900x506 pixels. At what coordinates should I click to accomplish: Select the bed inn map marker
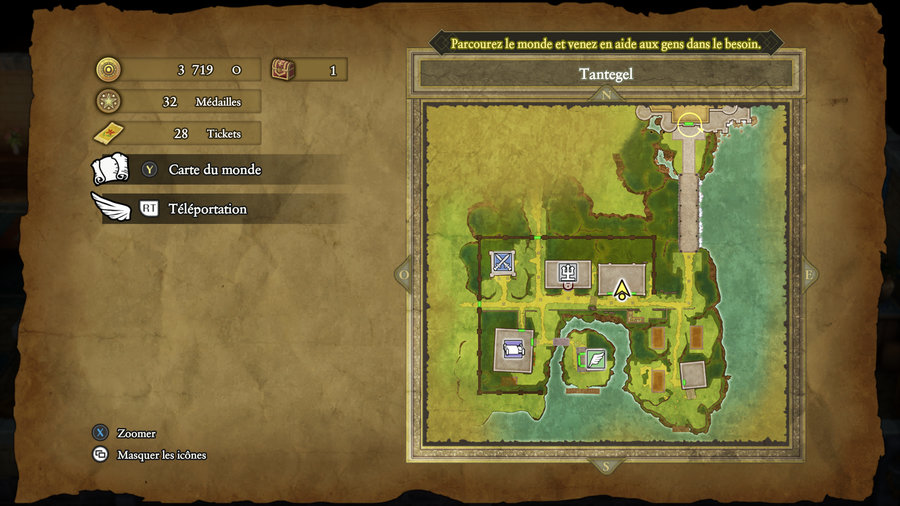tap(514, 349)
